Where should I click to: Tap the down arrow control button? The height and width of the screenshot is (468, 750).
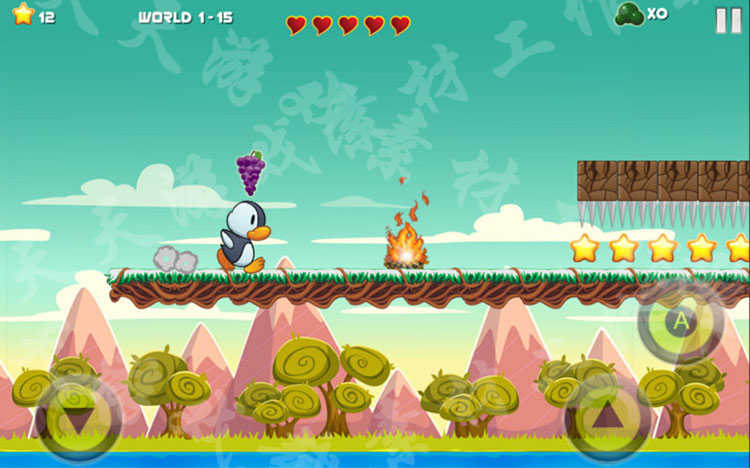click(x=78, y=420)
